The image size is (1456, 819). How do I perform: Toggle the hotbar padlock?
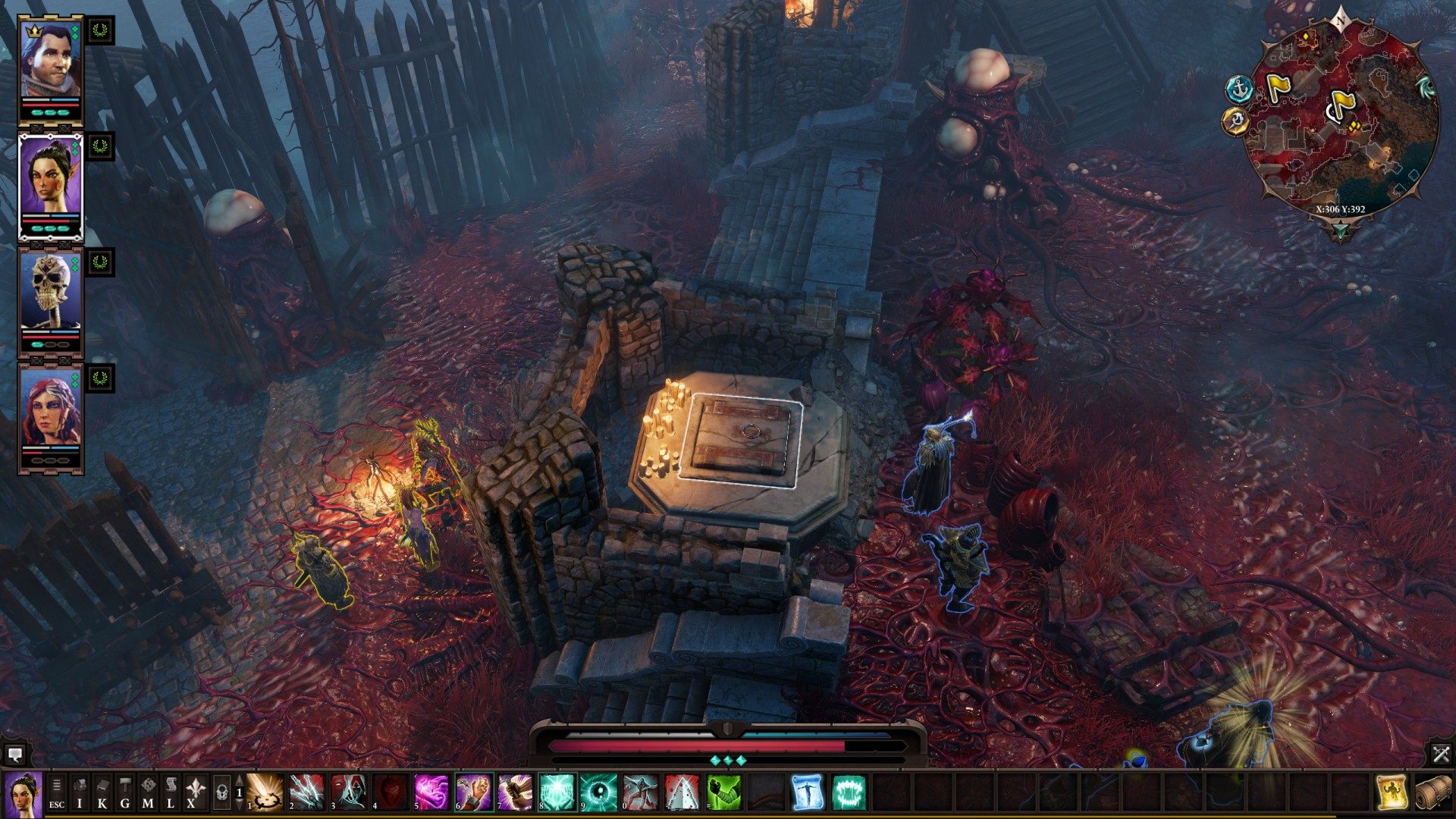[x=221, y=793]
